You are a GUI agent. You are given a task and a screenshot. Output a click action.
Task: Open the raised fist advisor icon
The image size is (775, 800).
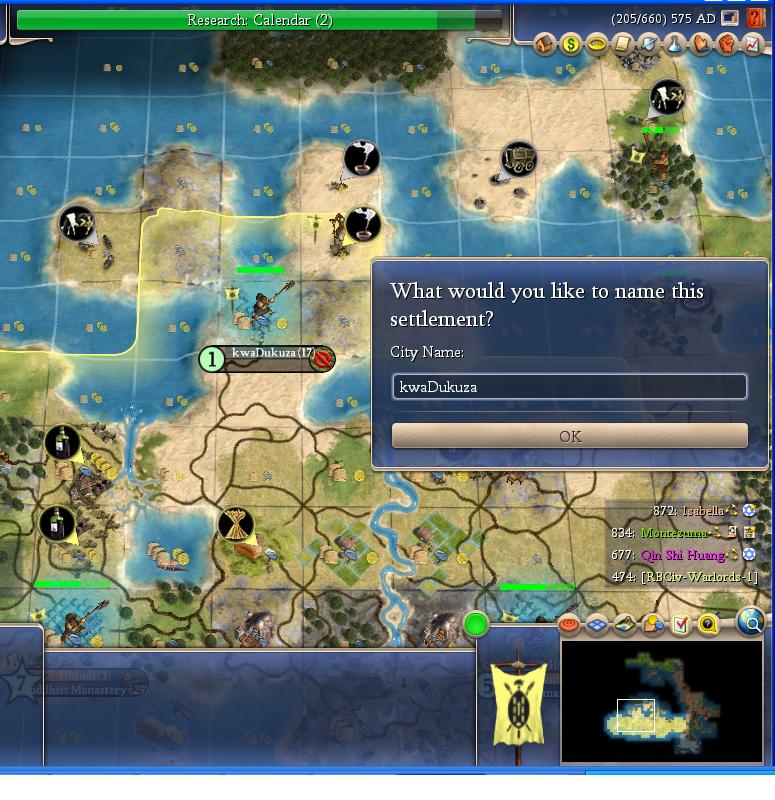[x=726, y=44]
